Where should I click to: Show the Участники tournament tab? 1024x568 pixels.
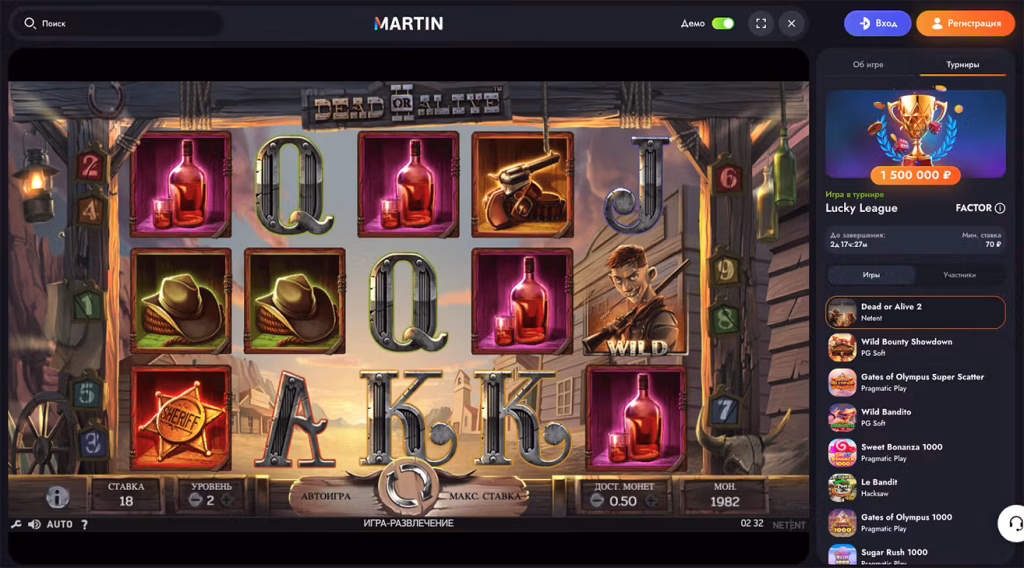959,275
